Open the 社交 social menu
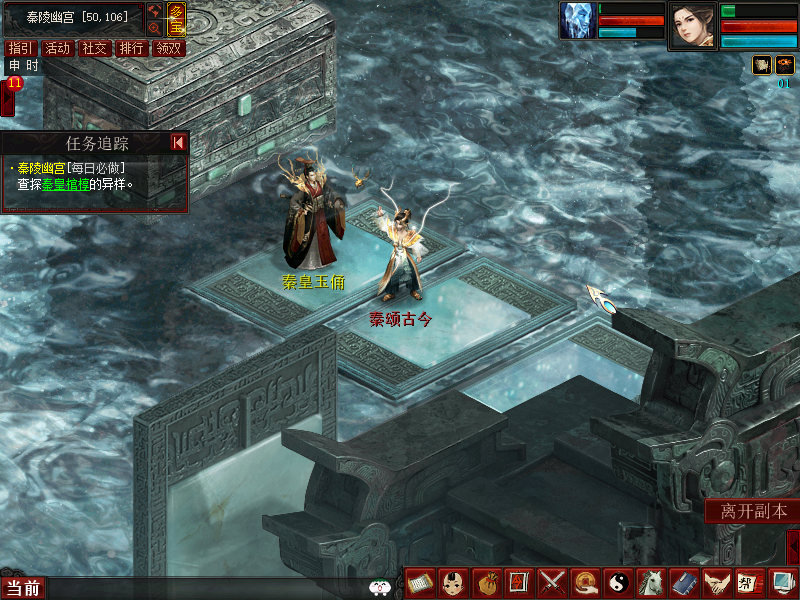 click(x=94, y=48)
